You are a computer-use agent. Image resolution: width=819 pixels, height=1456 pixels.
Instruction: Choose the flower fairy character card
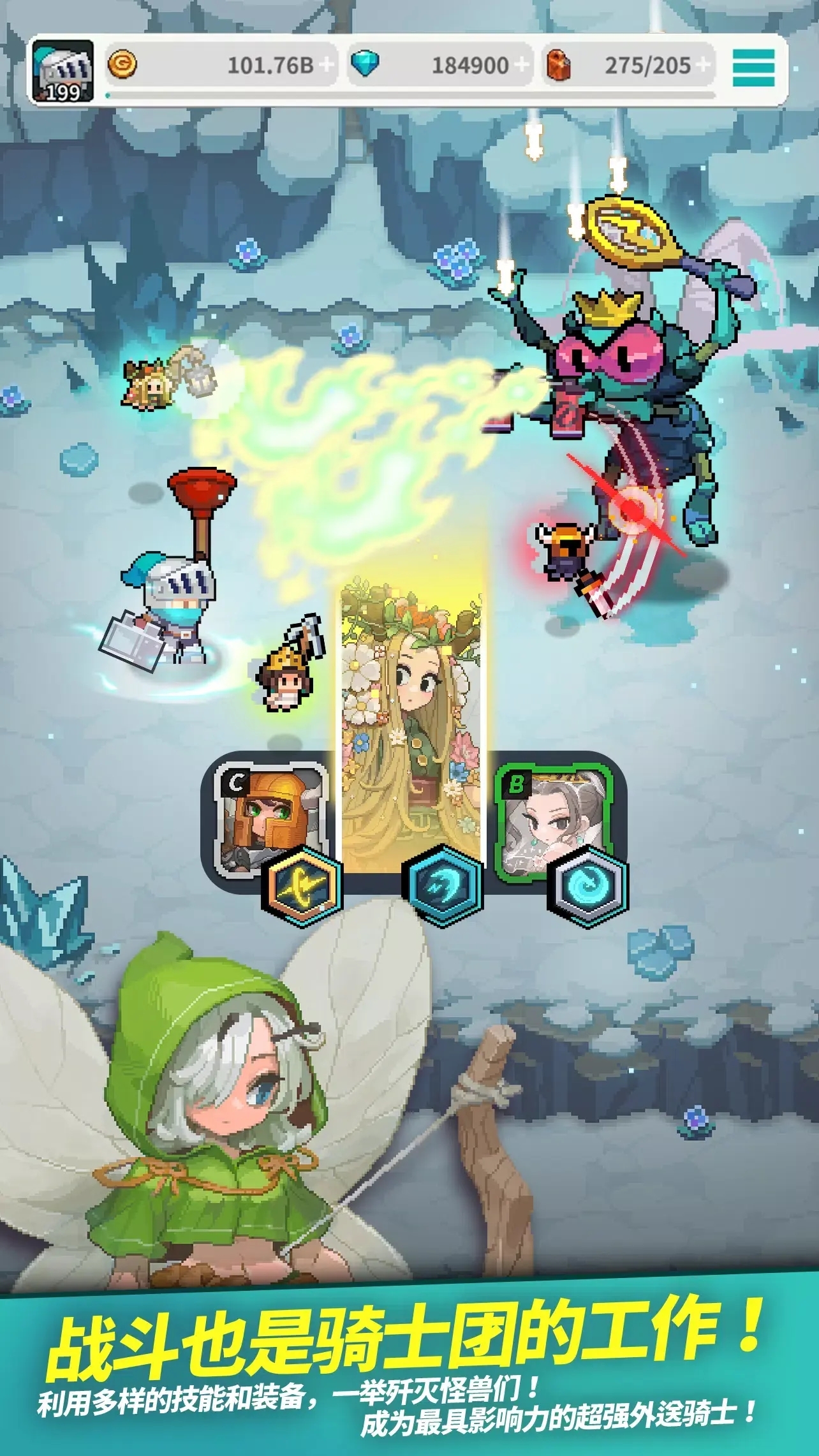point(411,721)
